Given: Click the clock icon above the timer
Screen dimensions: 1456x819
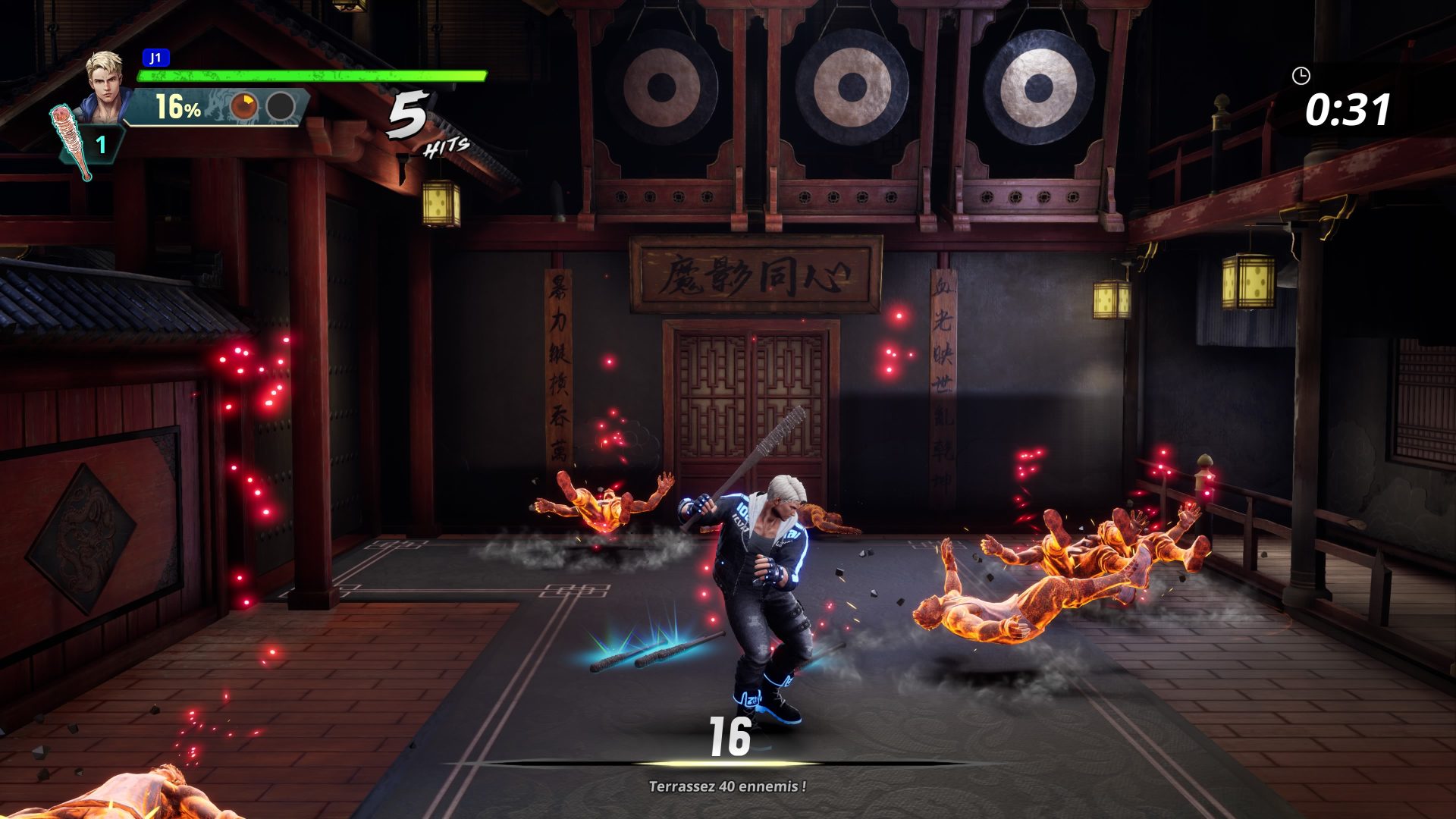Looking at the screenshot, I should click(1303, 75).
